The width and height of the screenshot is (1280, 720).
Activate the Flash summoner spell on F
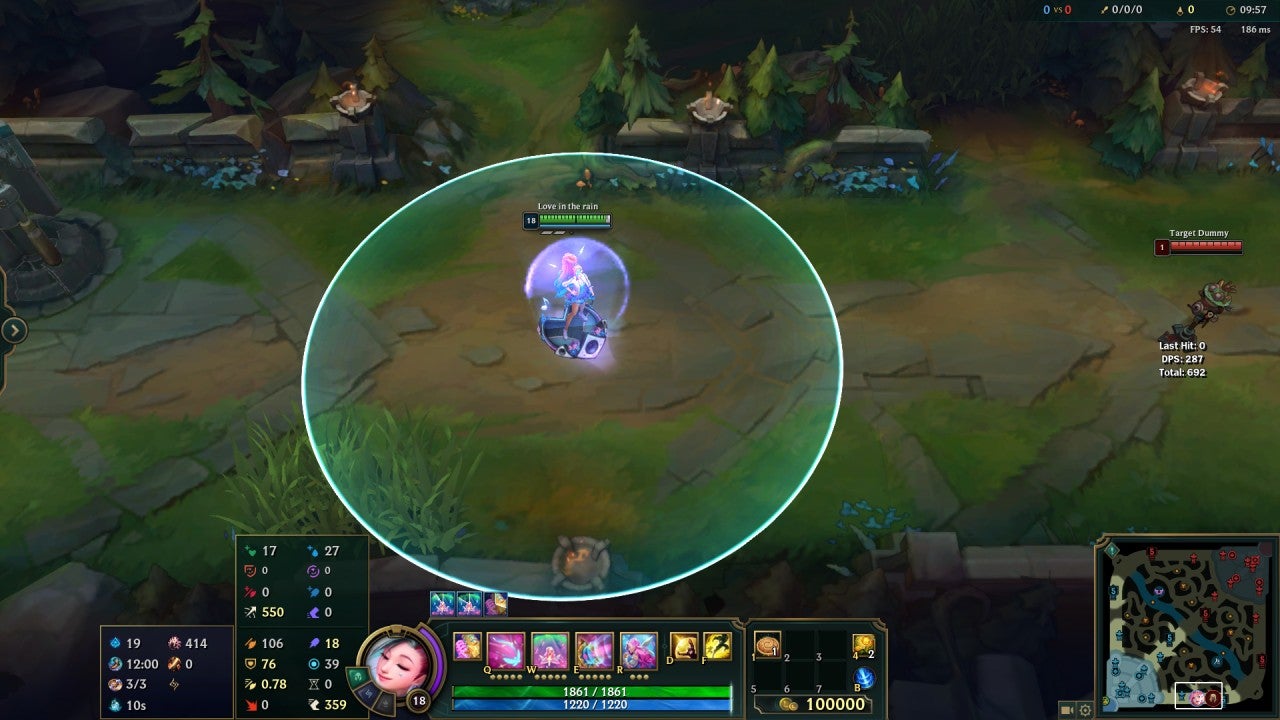[717, 647]
